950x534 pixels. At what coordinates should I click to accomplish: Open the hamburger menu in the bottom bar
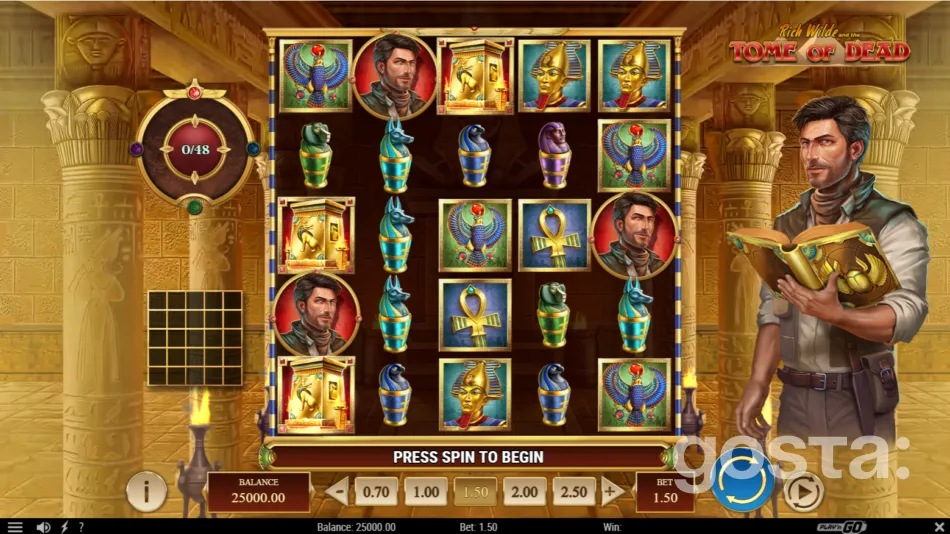14,527
